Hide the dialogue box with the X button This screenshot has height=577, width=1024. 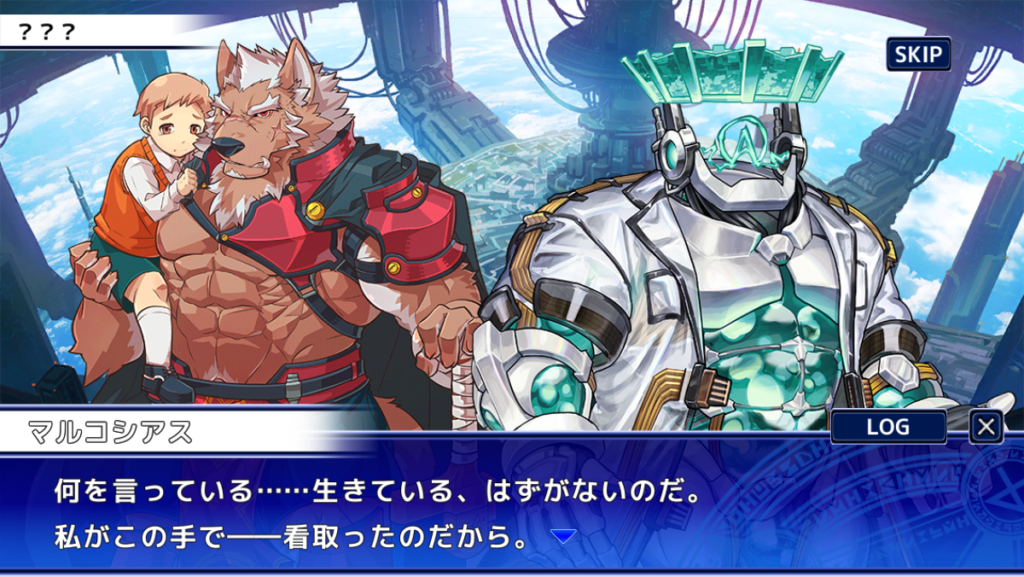[x=986, y=427]
